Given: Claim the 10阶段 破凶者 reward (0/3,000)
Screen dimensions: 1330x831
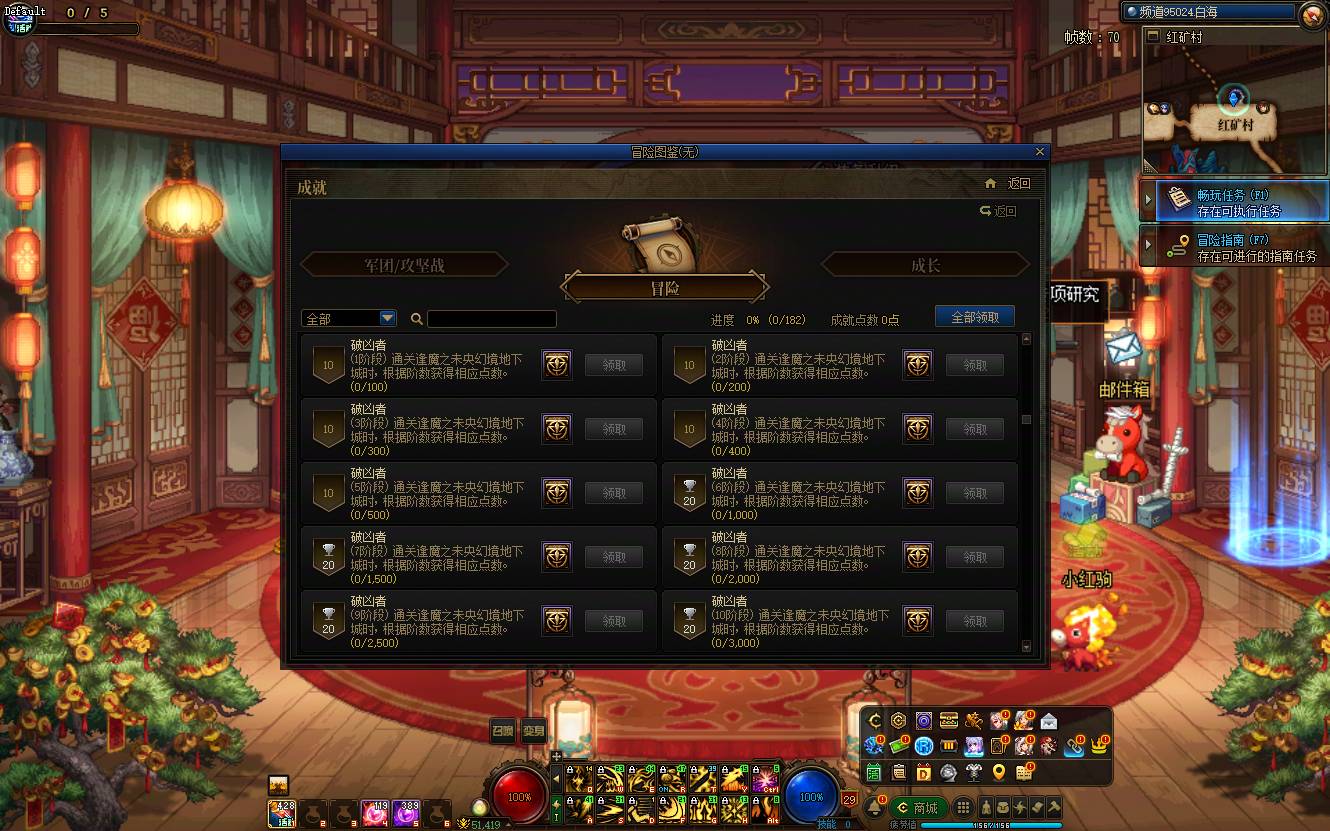Looking at the screenshot, I should tap(975, 621).
